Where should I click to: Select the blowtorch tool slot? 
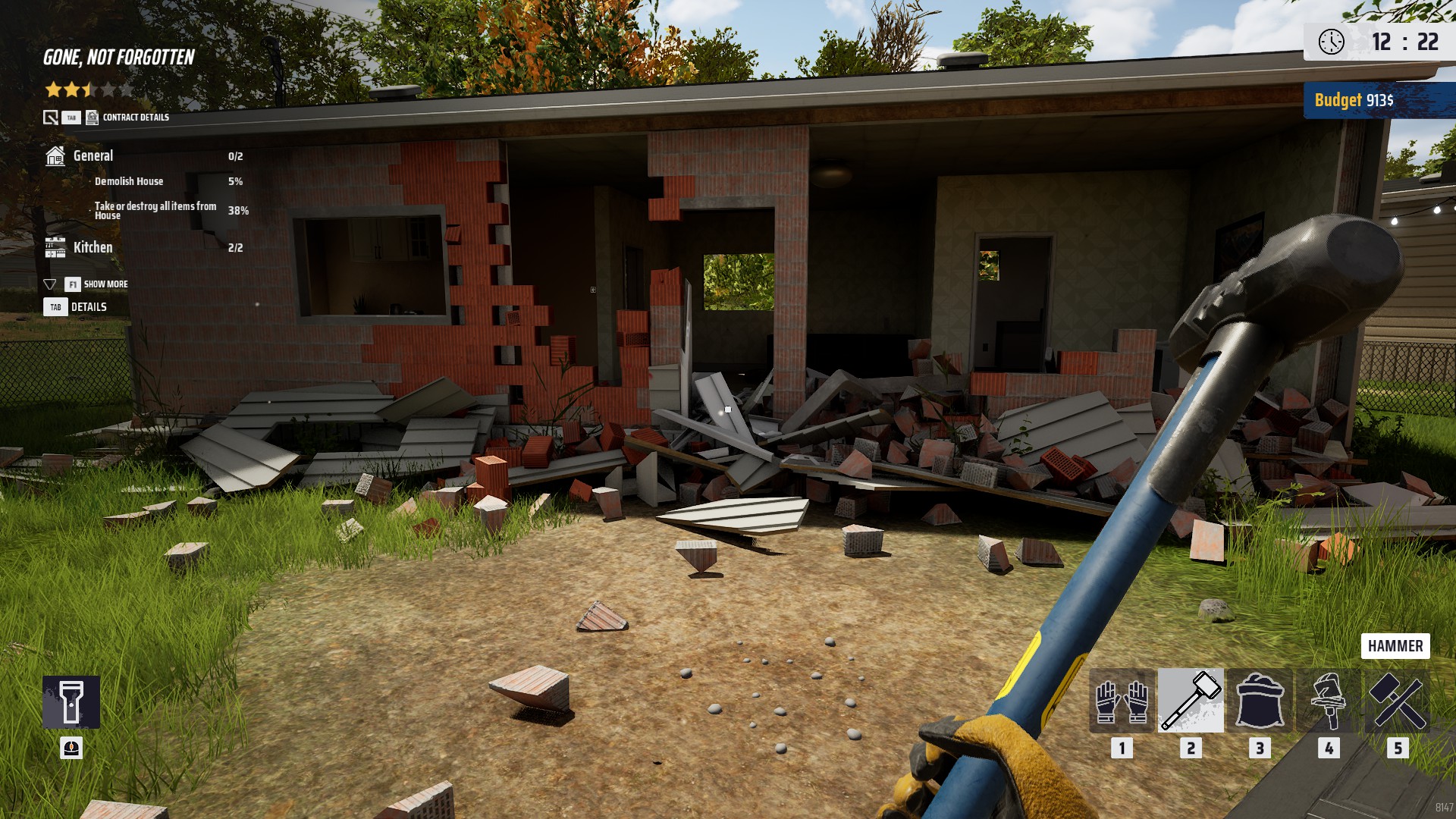[1329, 701]
